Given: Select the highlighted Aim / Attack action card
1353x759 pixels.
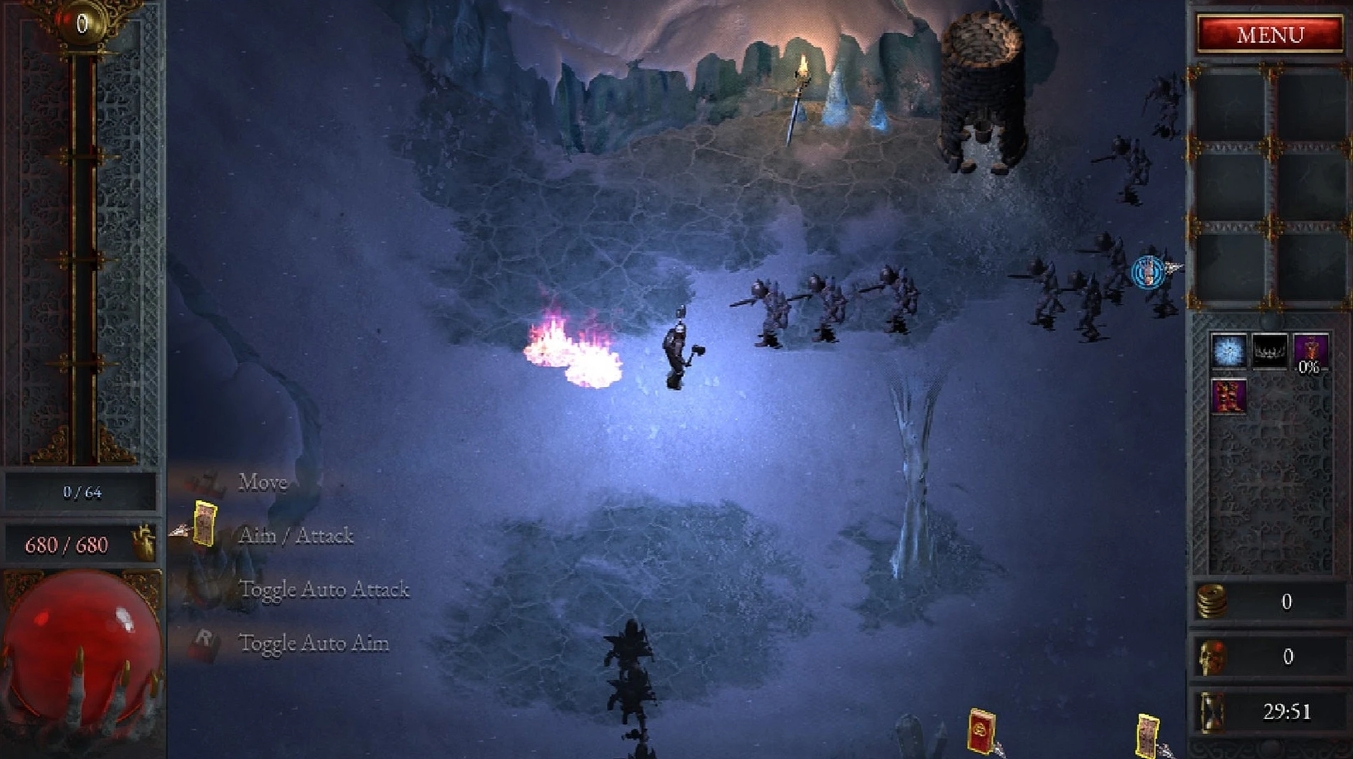Looking at the screenshot, I should tap(205, 521).
